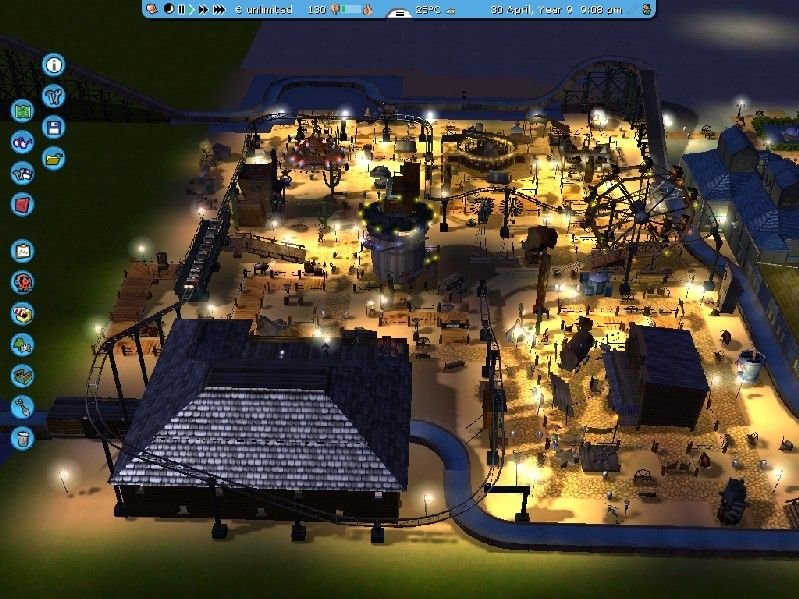Open the camera controls icon
Image resolution: width=799 pixels, height=599 pixels.
coord(22,173)
